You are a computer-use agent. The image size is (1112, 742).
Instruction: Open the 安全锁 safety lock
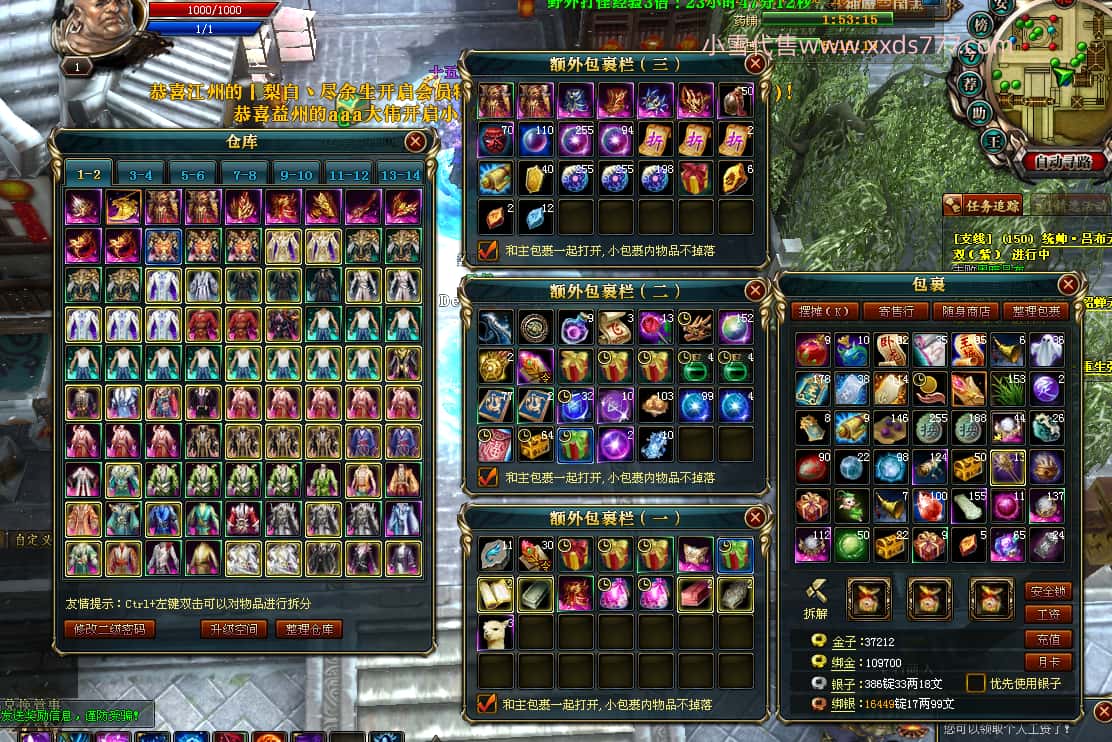tap(1048, 591)
